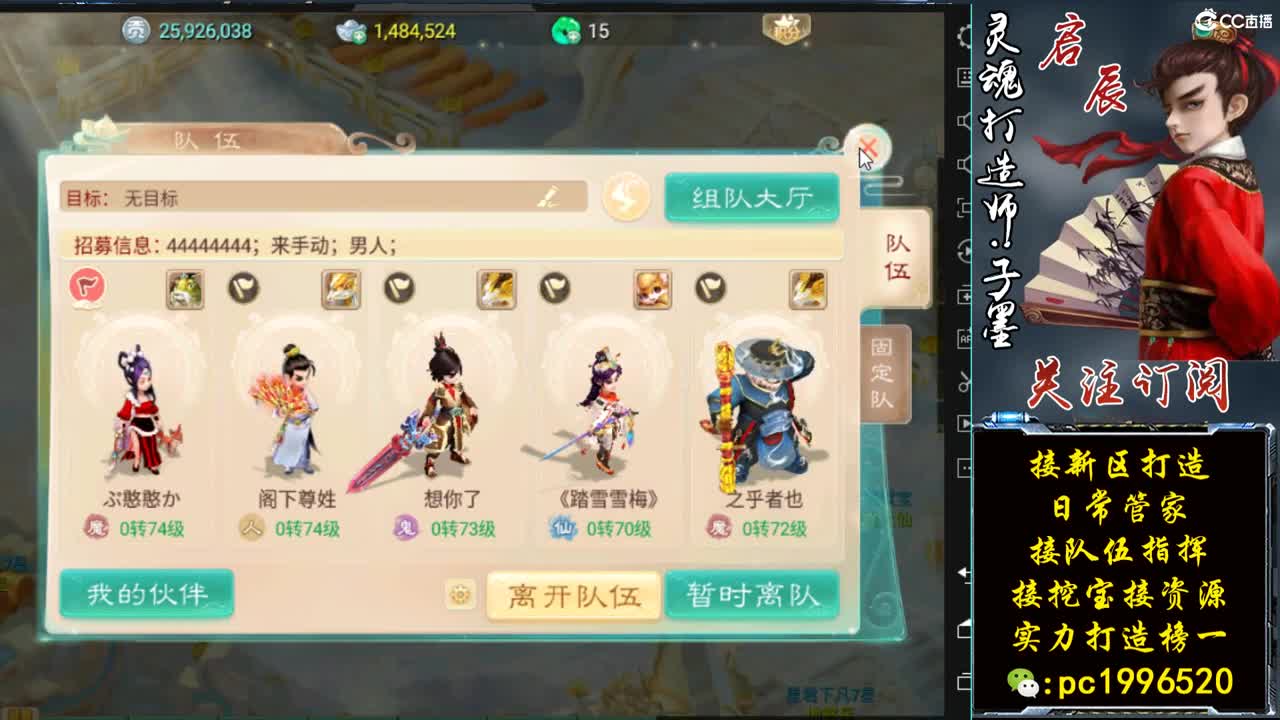Click the 目标 text input field
This screenshot has height=720, width=1280.
300,197
